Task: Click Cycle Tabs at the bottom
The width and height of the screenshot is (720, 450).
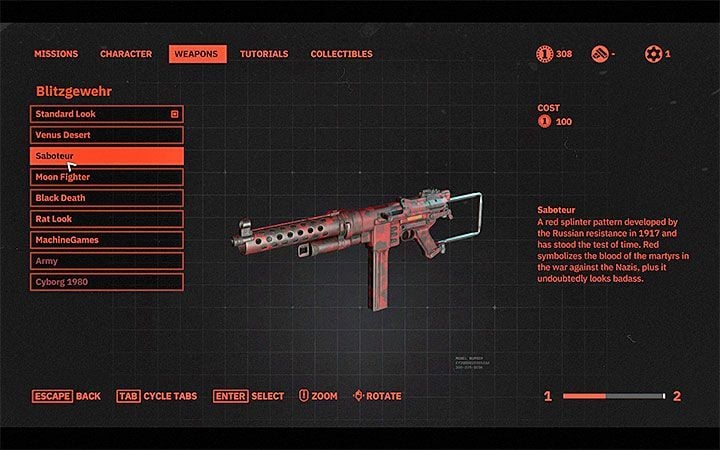Action: pyautogui.click(x=157, y=396)
